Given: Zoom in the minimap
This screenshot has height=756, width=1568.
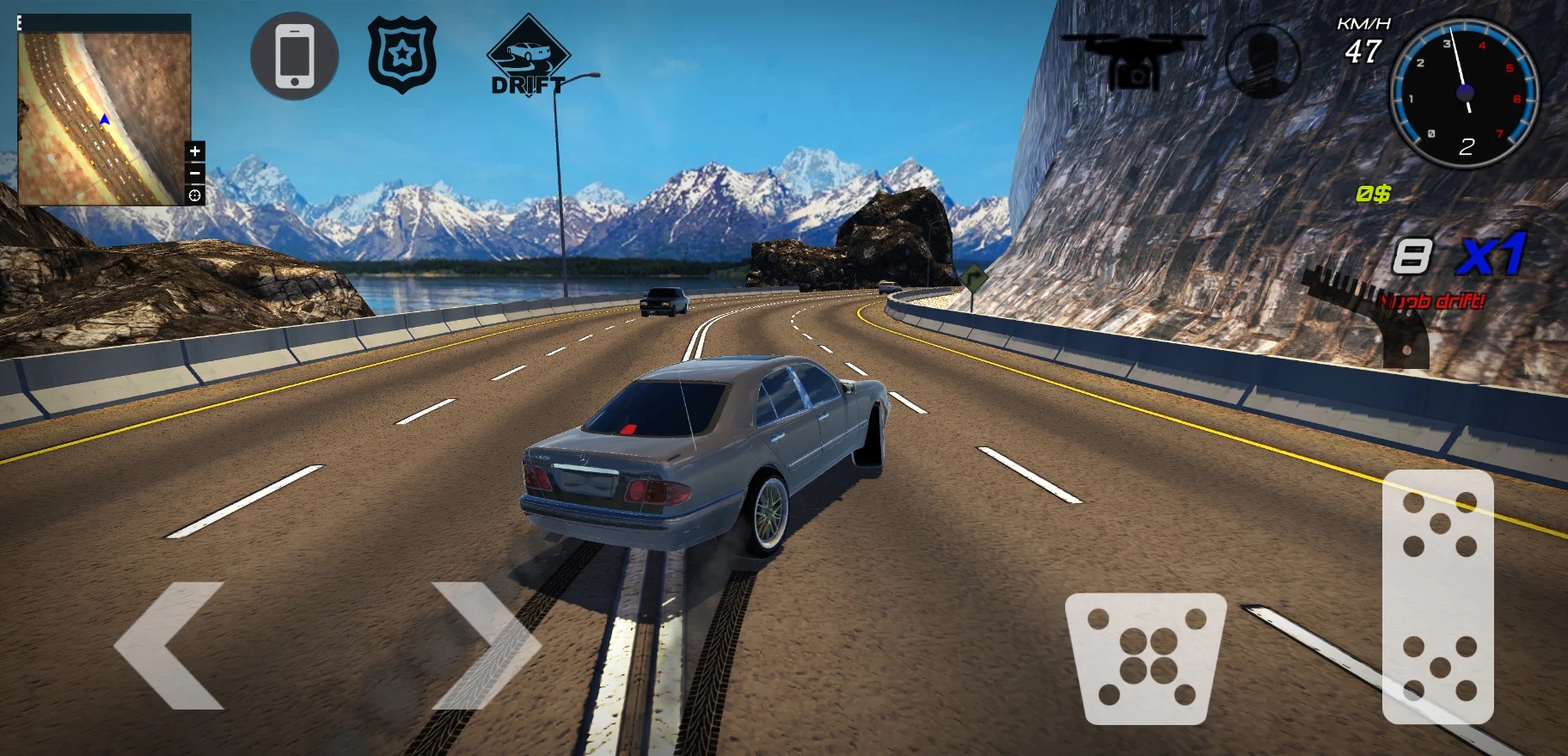Looking at the screenshot, I should 195,151.
